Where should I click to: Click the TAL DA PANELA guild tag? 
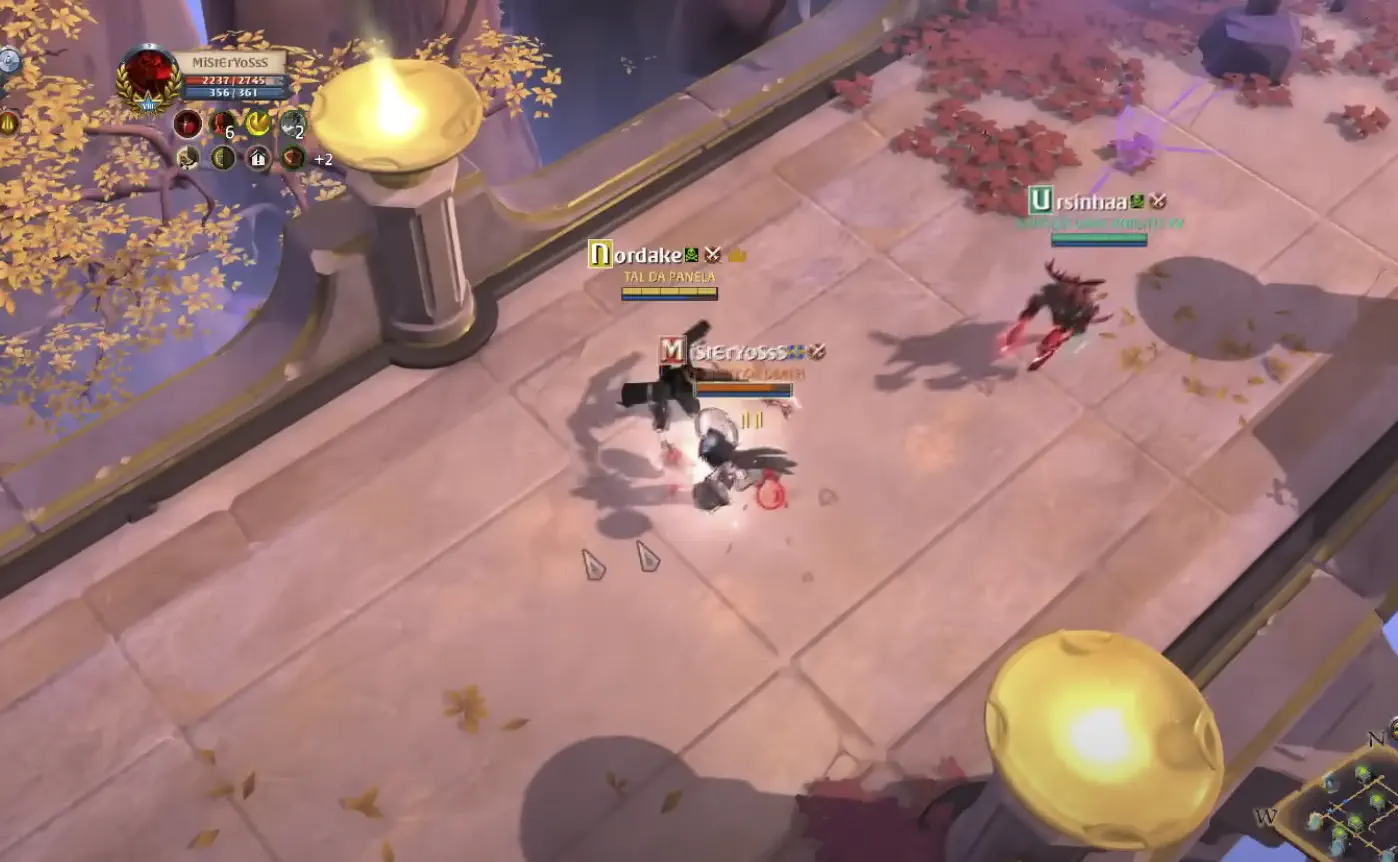click(x=668, y=277)
